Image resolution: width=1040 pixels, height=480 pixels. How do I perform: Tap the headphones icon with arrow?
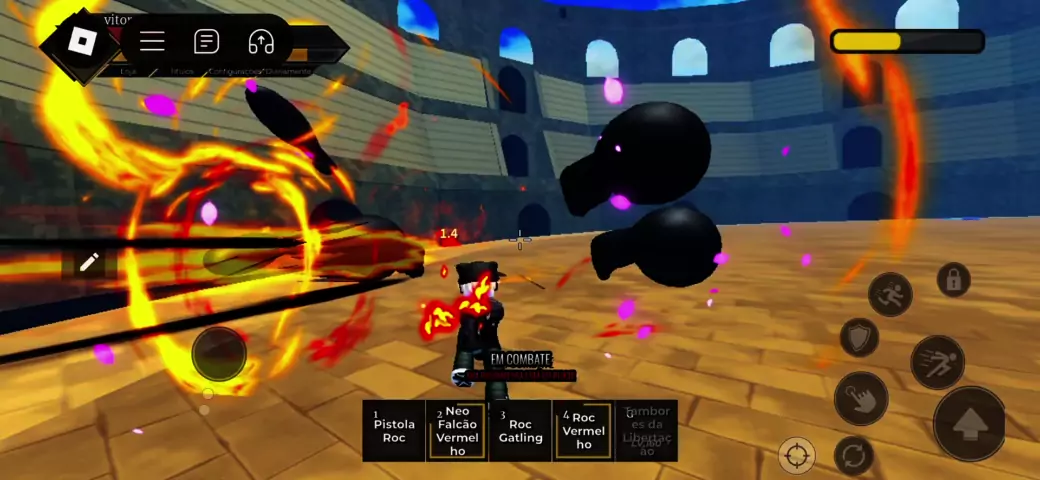point(261,41)
